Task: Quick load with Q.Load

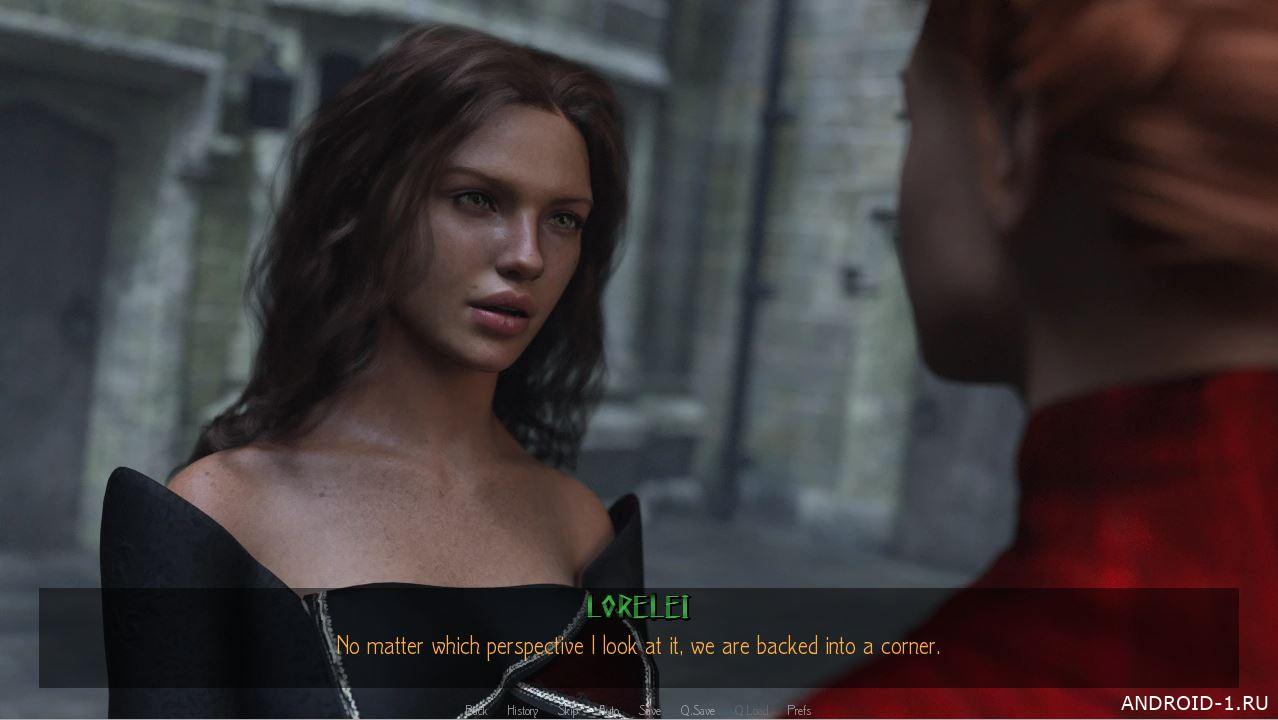Action: pyautogui.click(x=751, y=711)
